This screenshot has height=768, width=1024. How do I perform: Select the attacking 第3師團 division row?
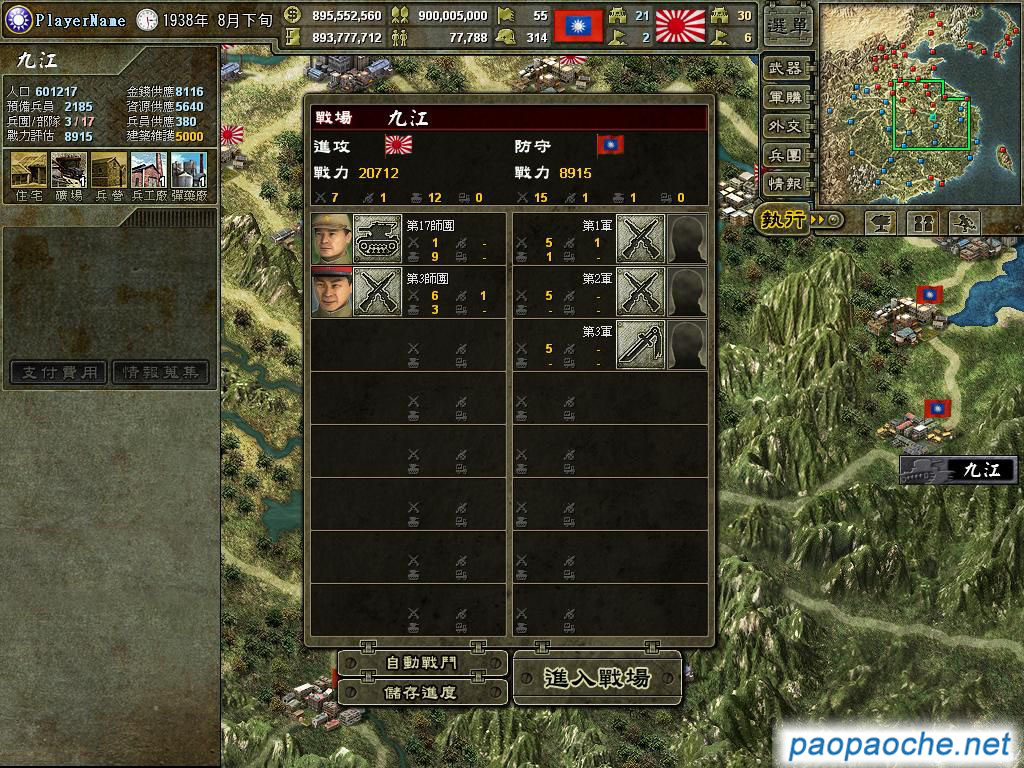pyautogui.click(x=408, y=292)
